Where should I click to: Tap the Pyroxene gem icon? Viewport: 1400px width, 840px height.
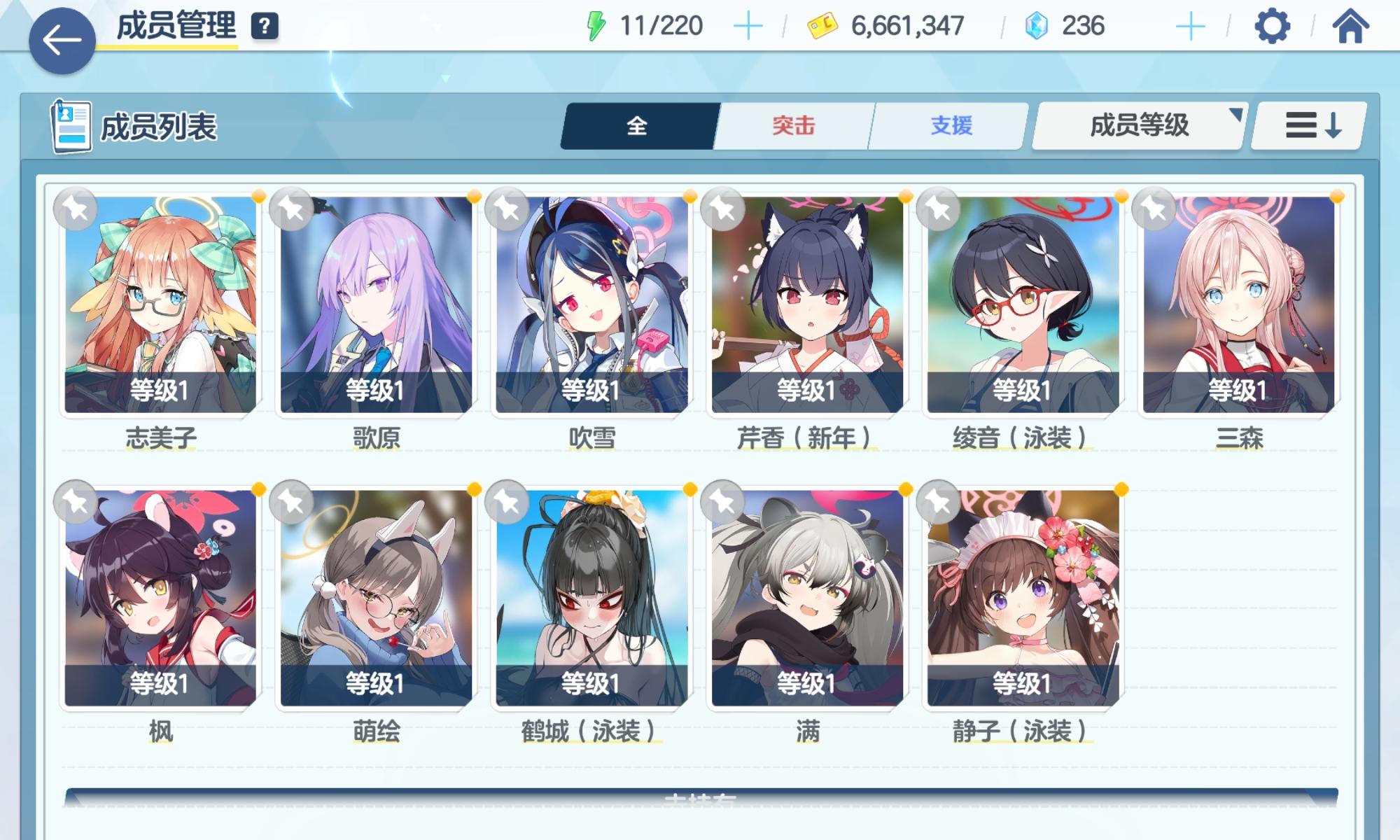[x=1037, y=24]
